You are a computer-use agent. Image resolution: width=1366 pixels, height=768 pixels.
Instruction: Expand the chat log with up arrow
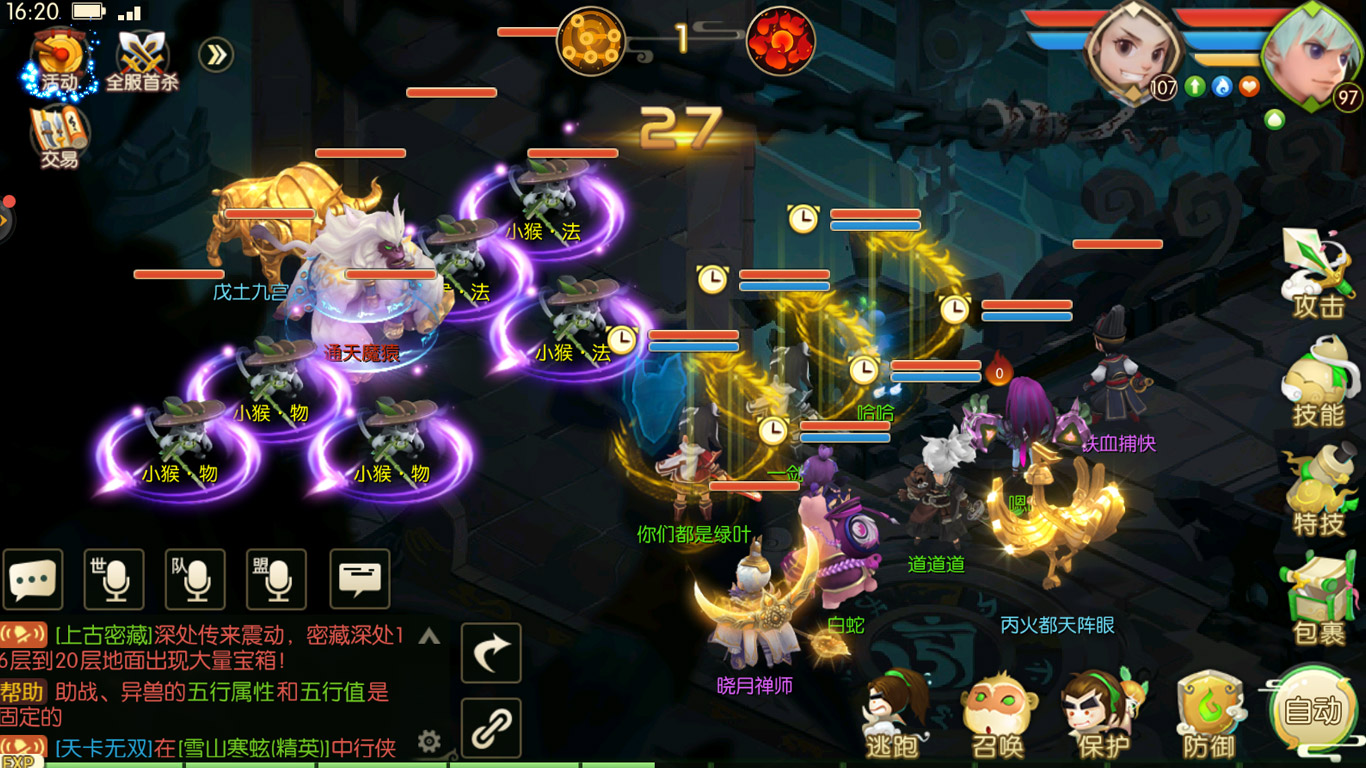(x=429, y=636)
